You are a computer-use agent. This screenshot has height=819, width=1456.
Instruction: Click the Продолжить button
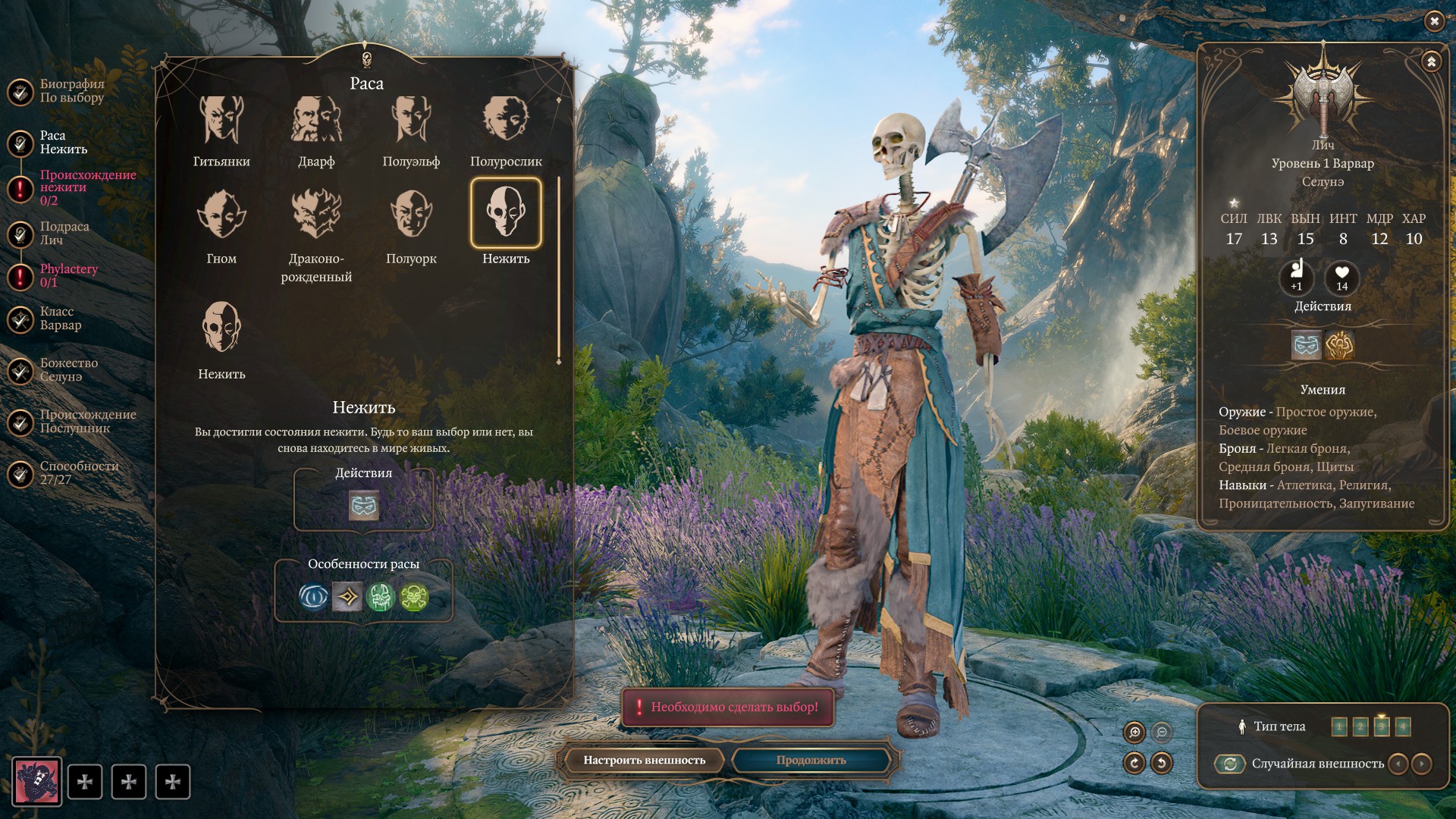pyautogui.click(x=811, y=761)
